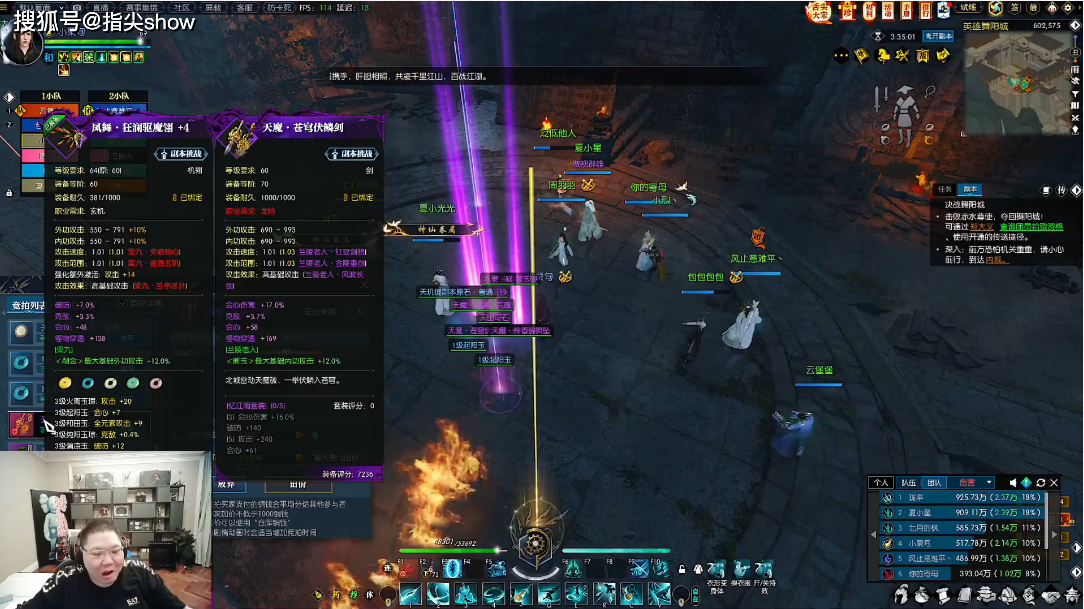Click the 离开副本 leave dungeon button
This screenshot has height=609, width=1084.
938,36
